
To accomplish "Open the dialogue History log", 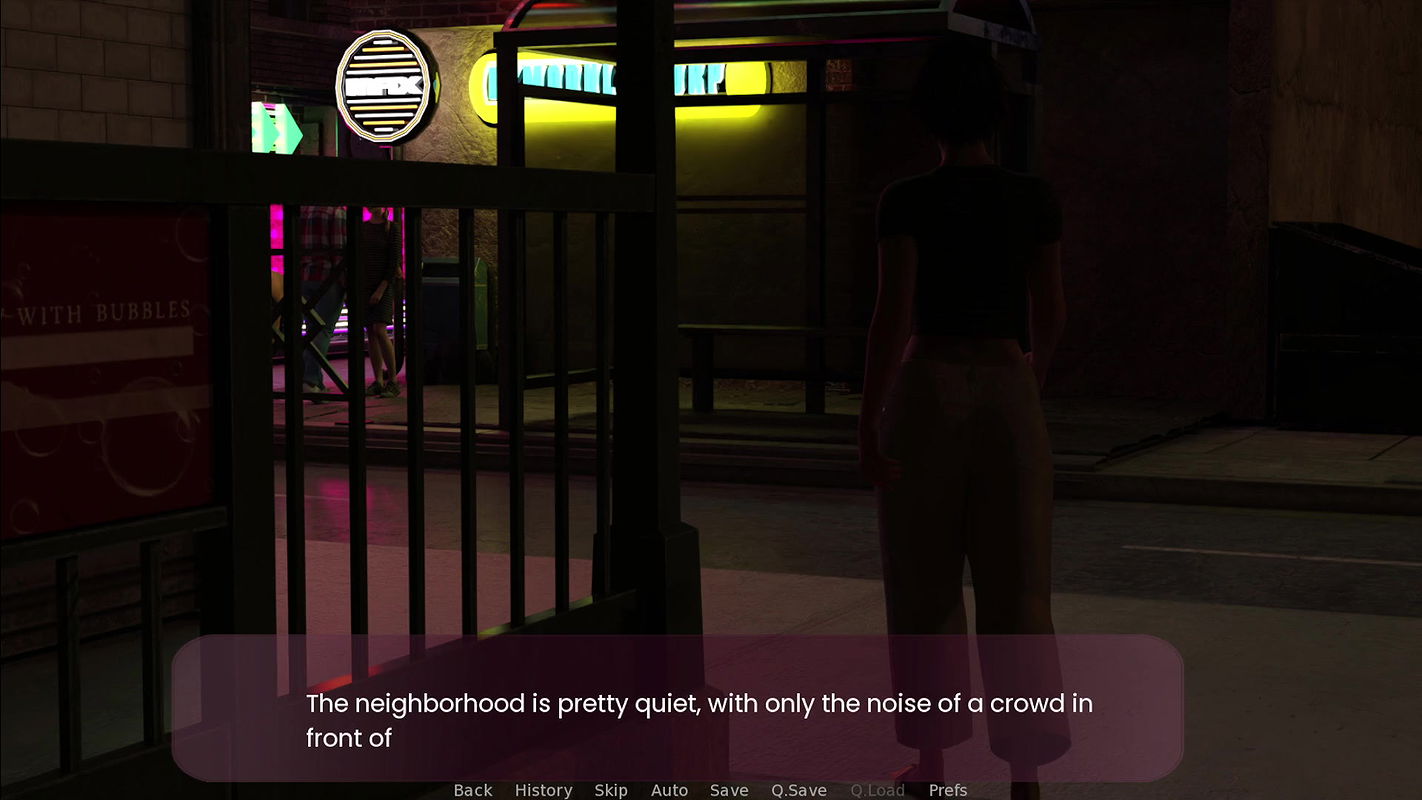I will tap(543, 790).
